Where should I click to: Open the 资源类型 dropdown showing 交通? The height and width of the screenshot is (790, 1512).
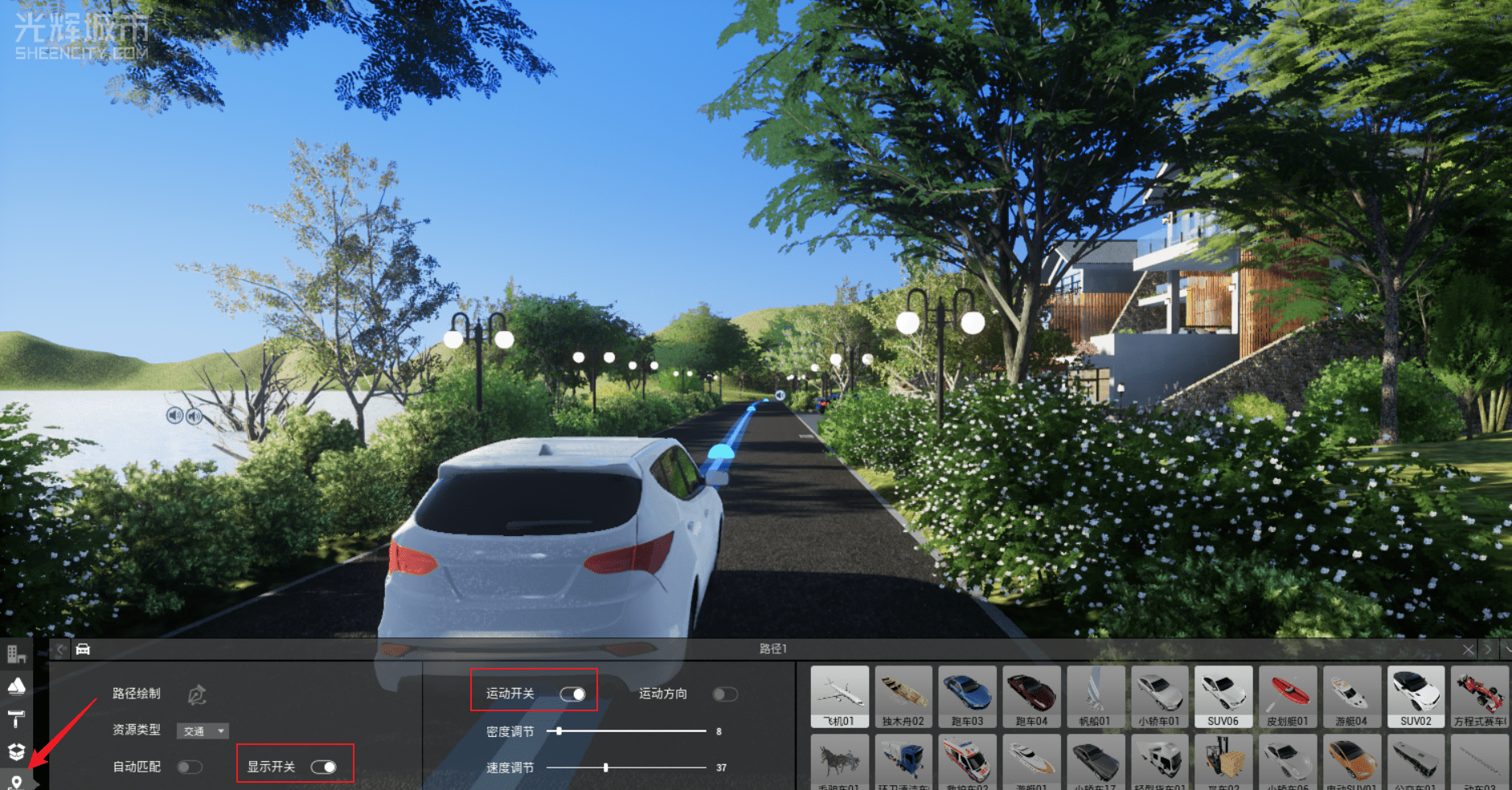point(203,731)
